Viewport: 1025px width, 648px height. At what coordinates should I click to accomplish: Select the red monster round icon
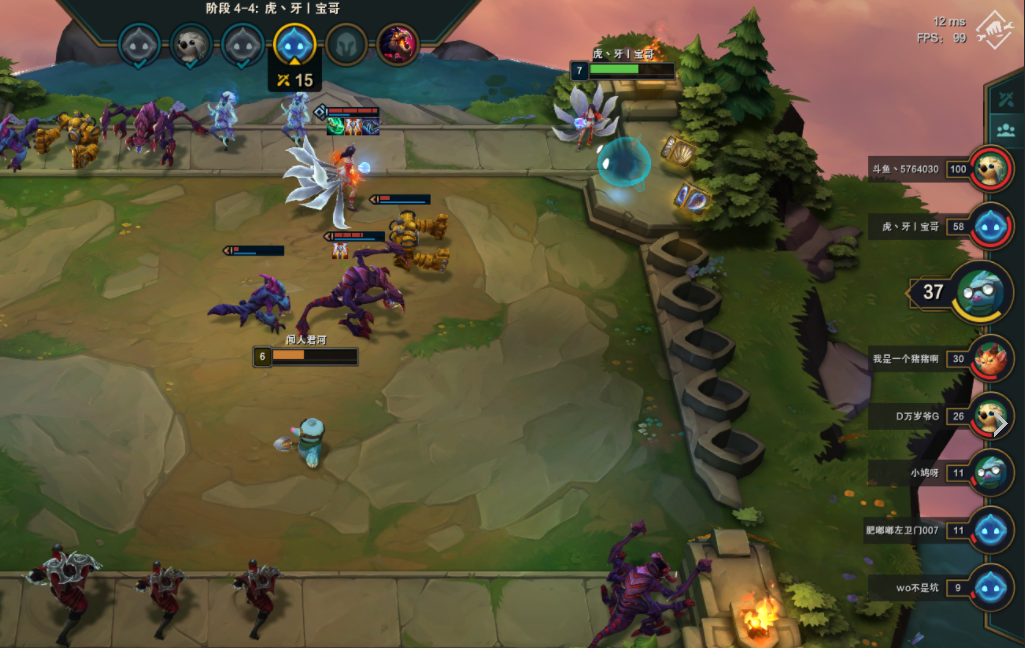[x=397, y=45]
